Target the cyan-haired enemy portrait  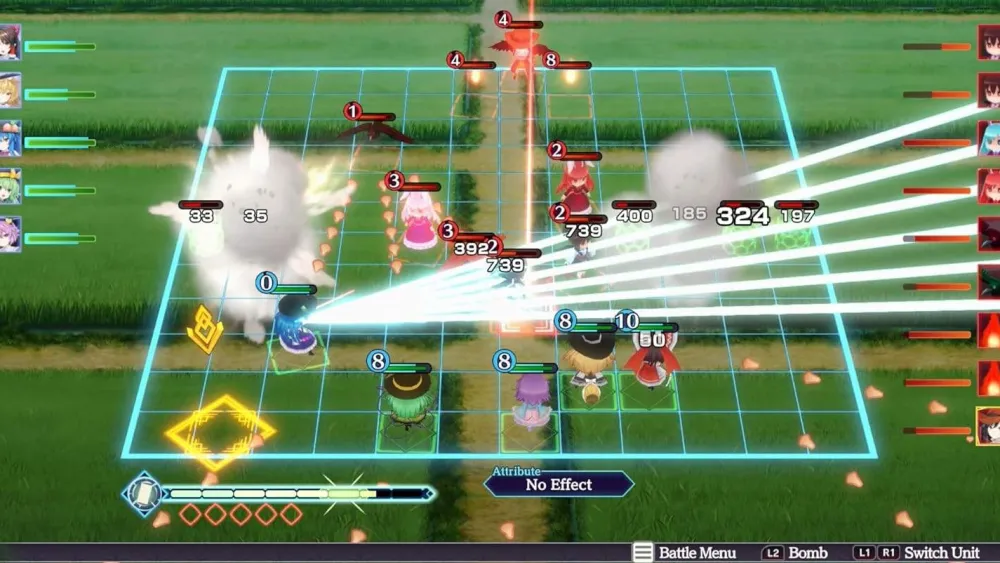coord(989,139)
